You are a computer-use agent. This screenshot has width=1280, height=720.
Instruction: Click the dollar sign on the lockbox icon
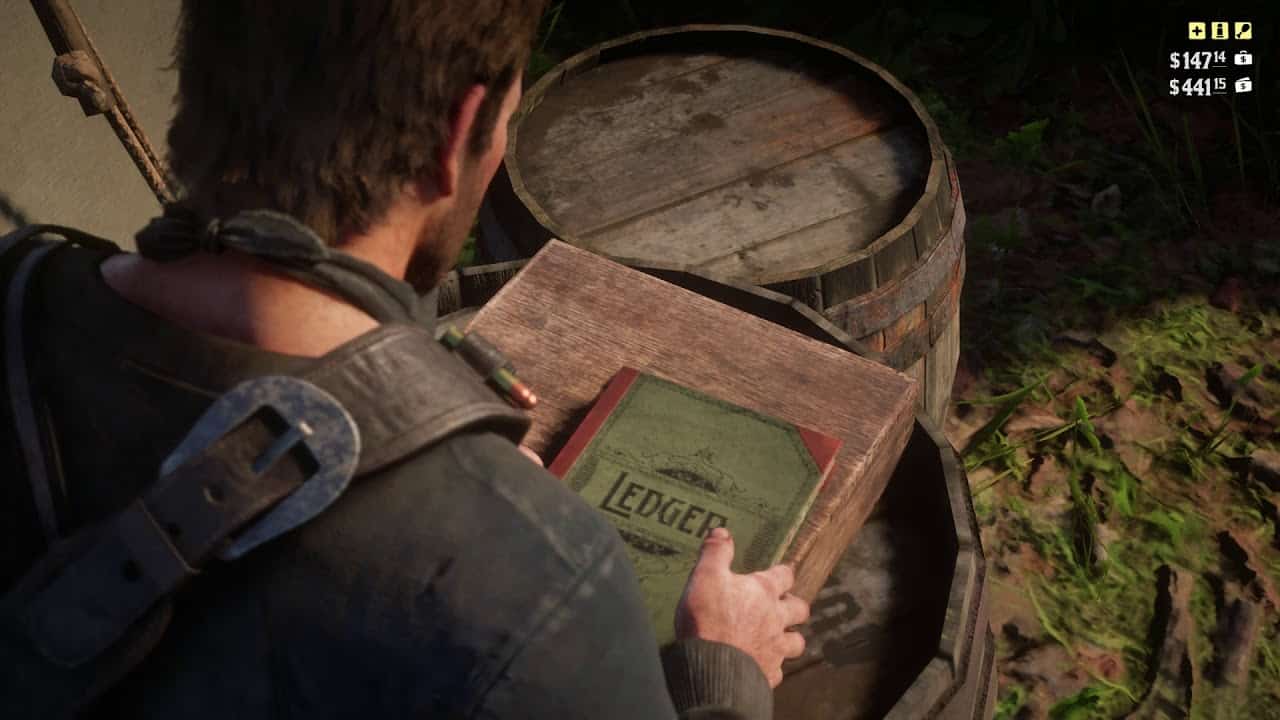(x=1243, y=60)
